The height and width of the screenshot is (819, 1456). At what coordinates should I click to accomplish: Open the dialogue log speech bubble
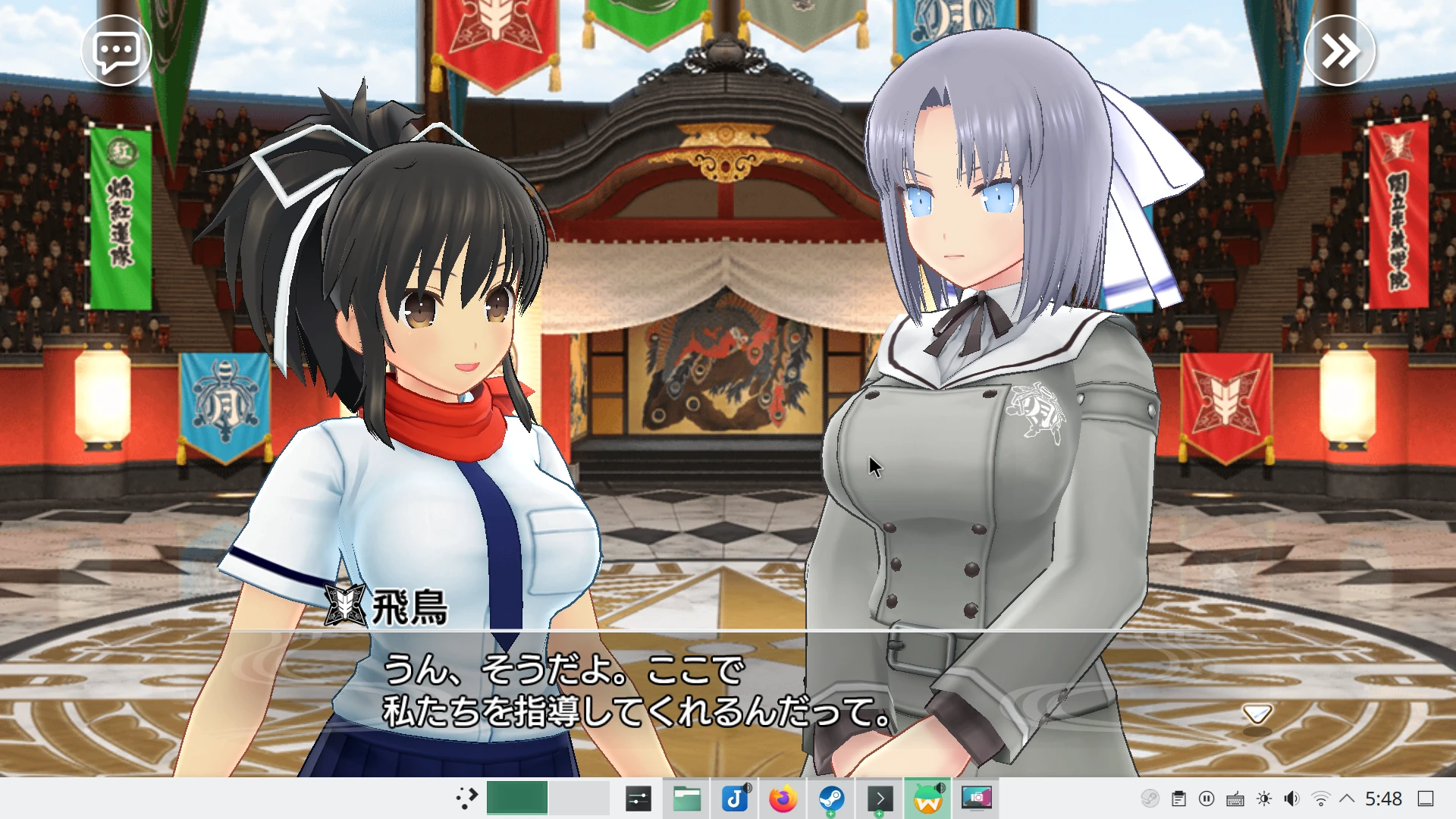click(116, 52)
